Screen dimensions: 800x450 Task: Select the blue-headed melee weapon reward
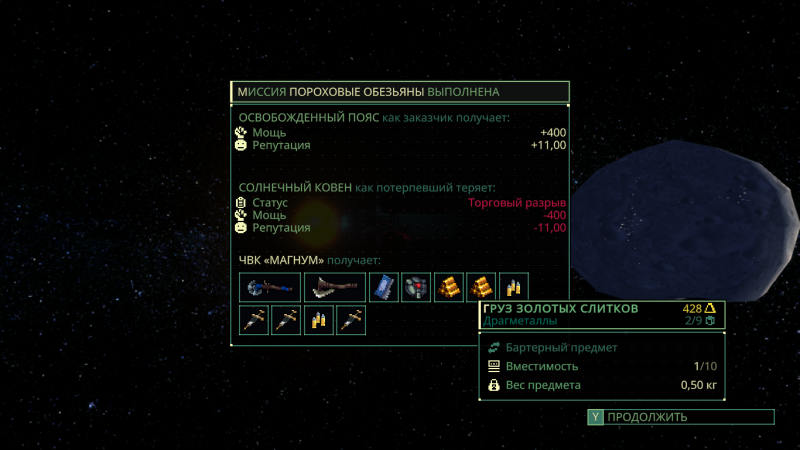pos(269,287)
